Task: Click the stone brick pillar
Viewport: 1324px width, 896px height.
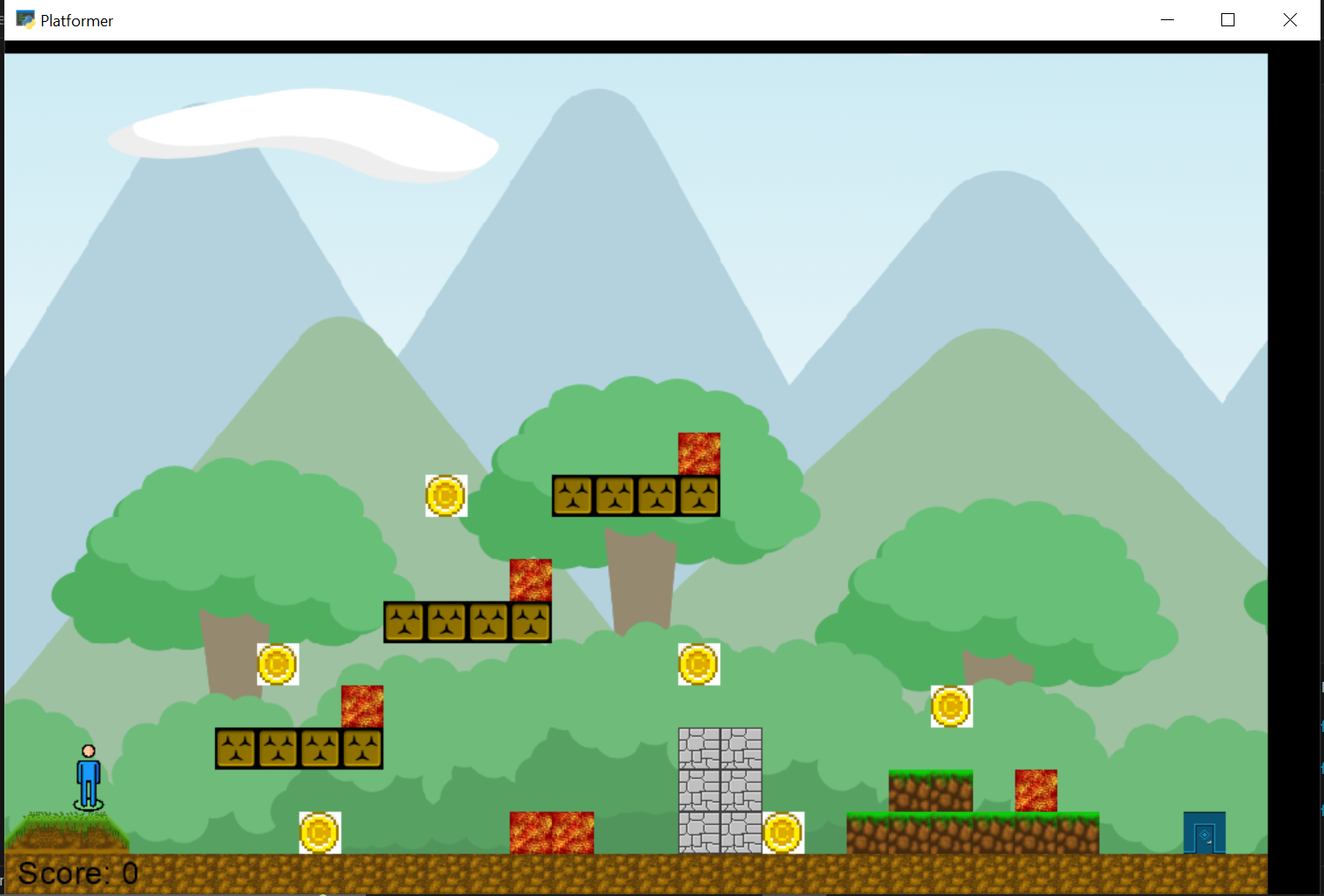Action: click(x=720, y=788)
